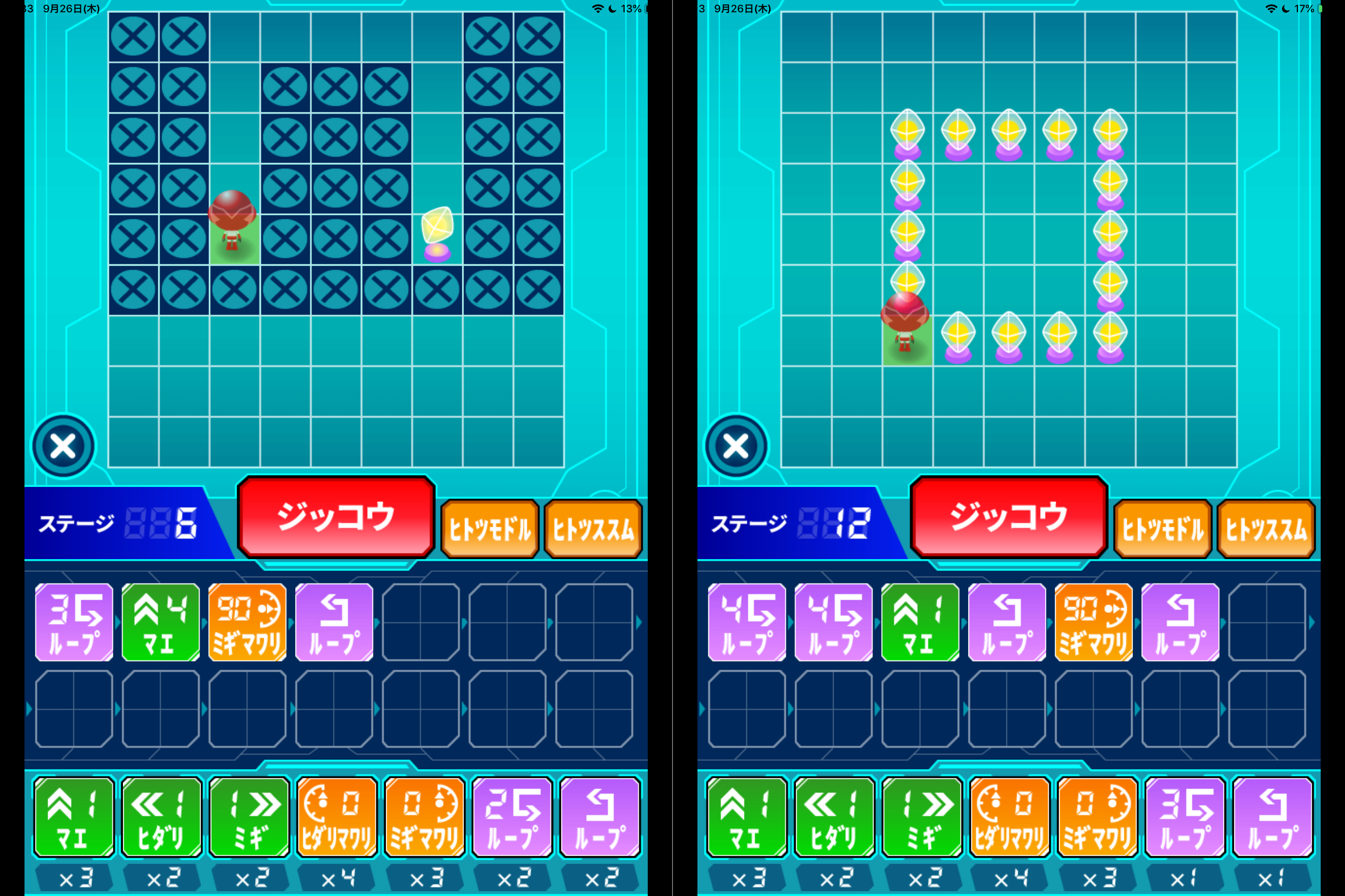This screenshot has height=896, width=1345.
Task: Select the マエ 4 block in the stage 6 sequence
Action: (161, 623)
